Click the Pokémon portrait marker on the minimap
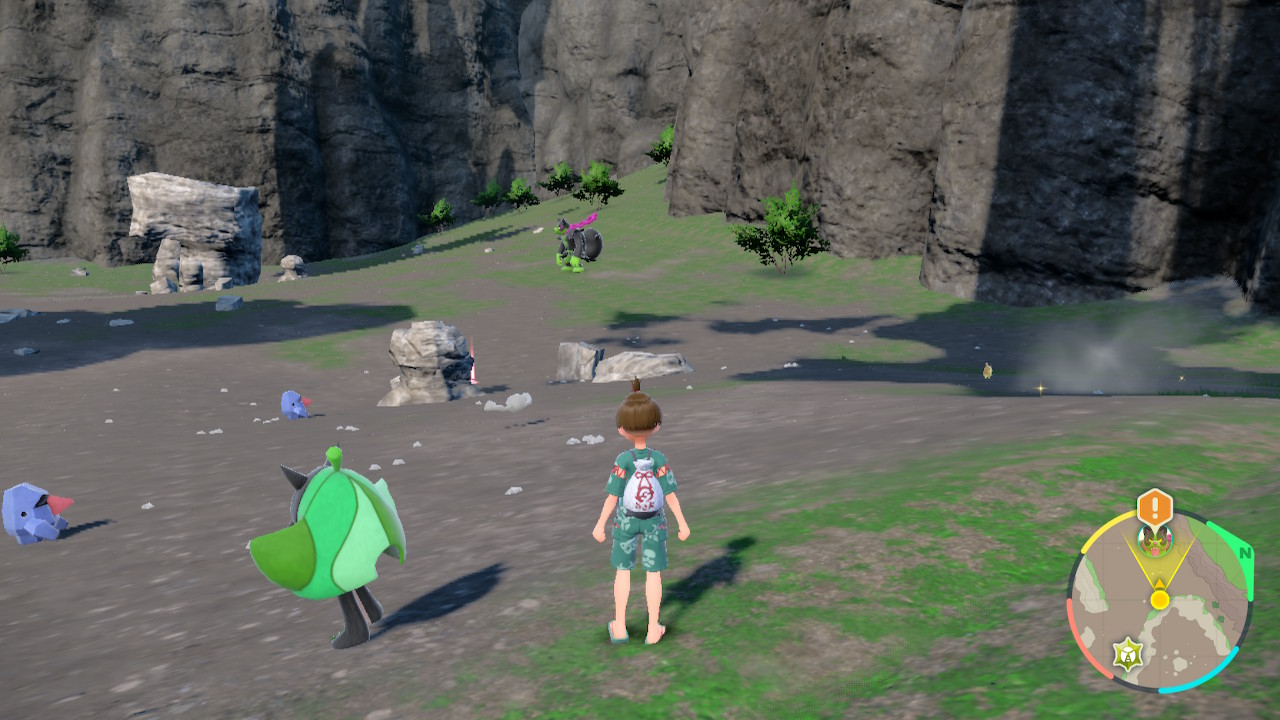Screen dimensions: 1280x720 pos(1155,540)
